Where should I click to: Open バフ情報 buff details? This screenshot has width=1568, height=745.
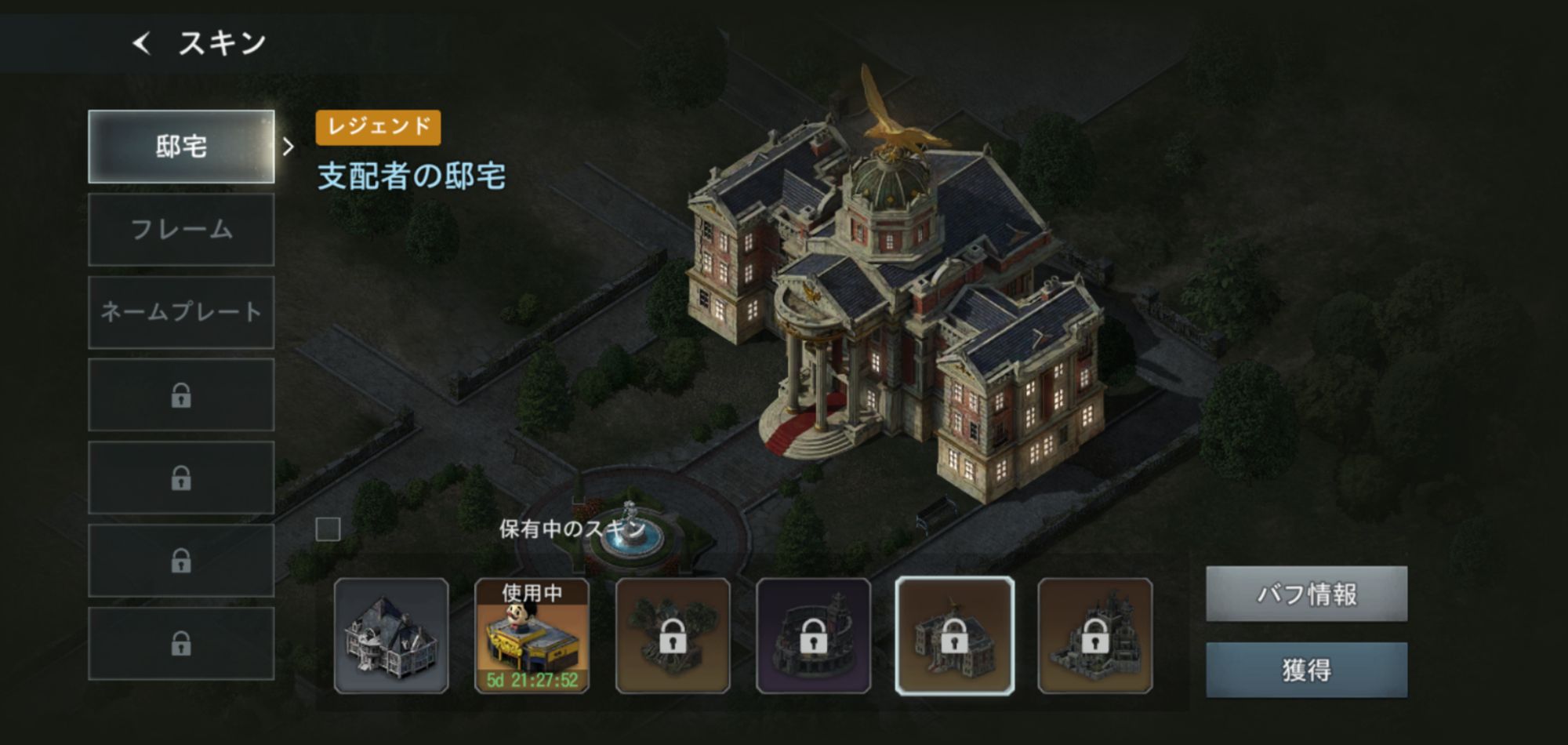click(1306, 594)
